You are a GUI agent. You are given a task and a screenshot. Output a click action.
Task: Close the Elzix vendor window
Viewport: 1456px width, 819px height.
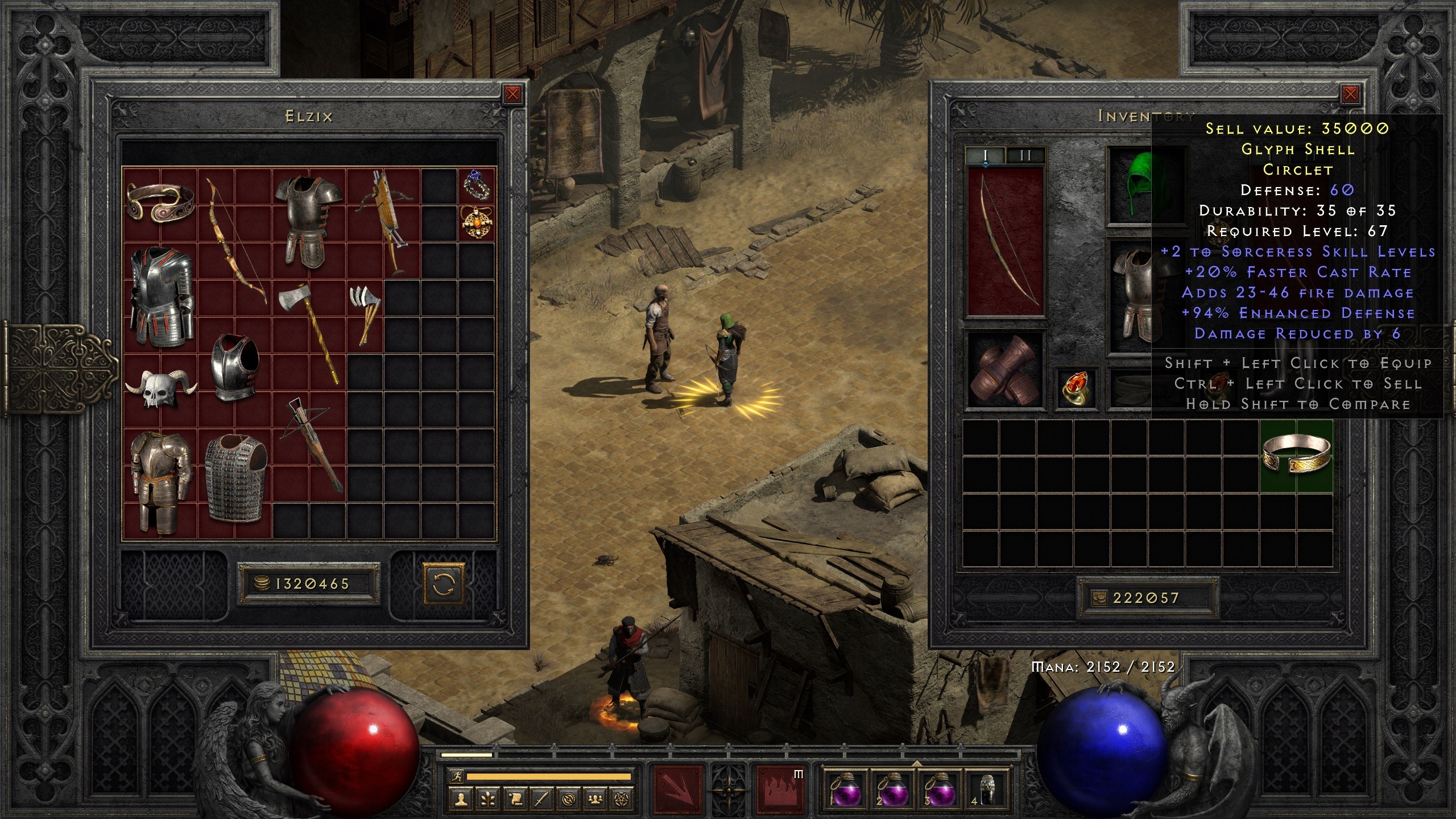tap(512, 94)
